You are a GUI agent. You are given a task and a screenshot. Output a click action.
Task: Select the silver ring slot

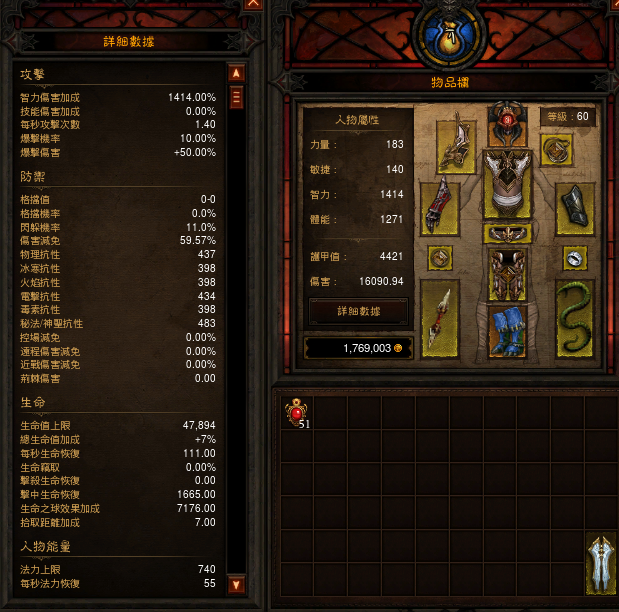click(x=574, y=258)
